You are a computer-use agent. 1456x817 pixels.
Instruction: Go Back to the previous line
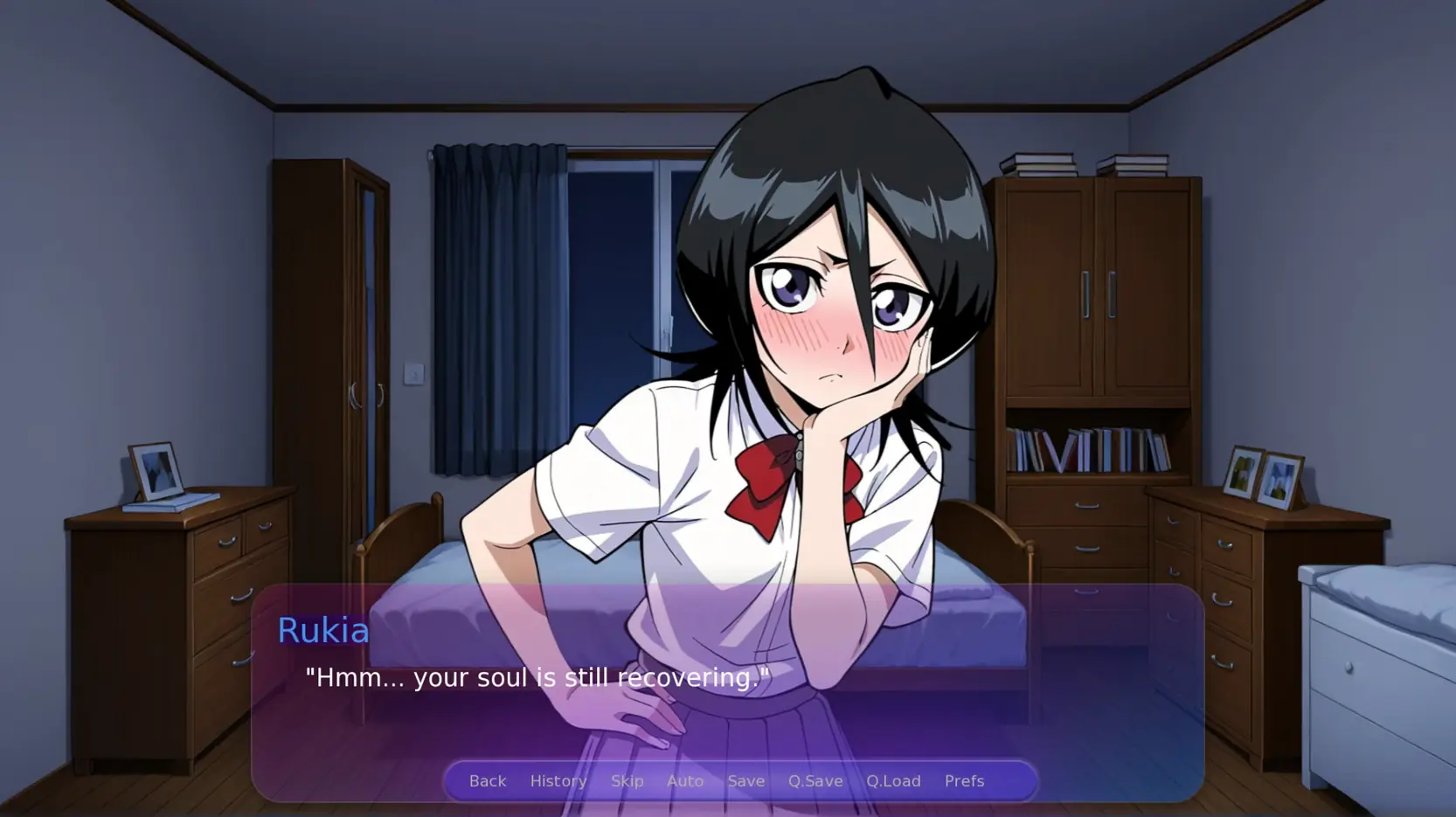[487, 780]
